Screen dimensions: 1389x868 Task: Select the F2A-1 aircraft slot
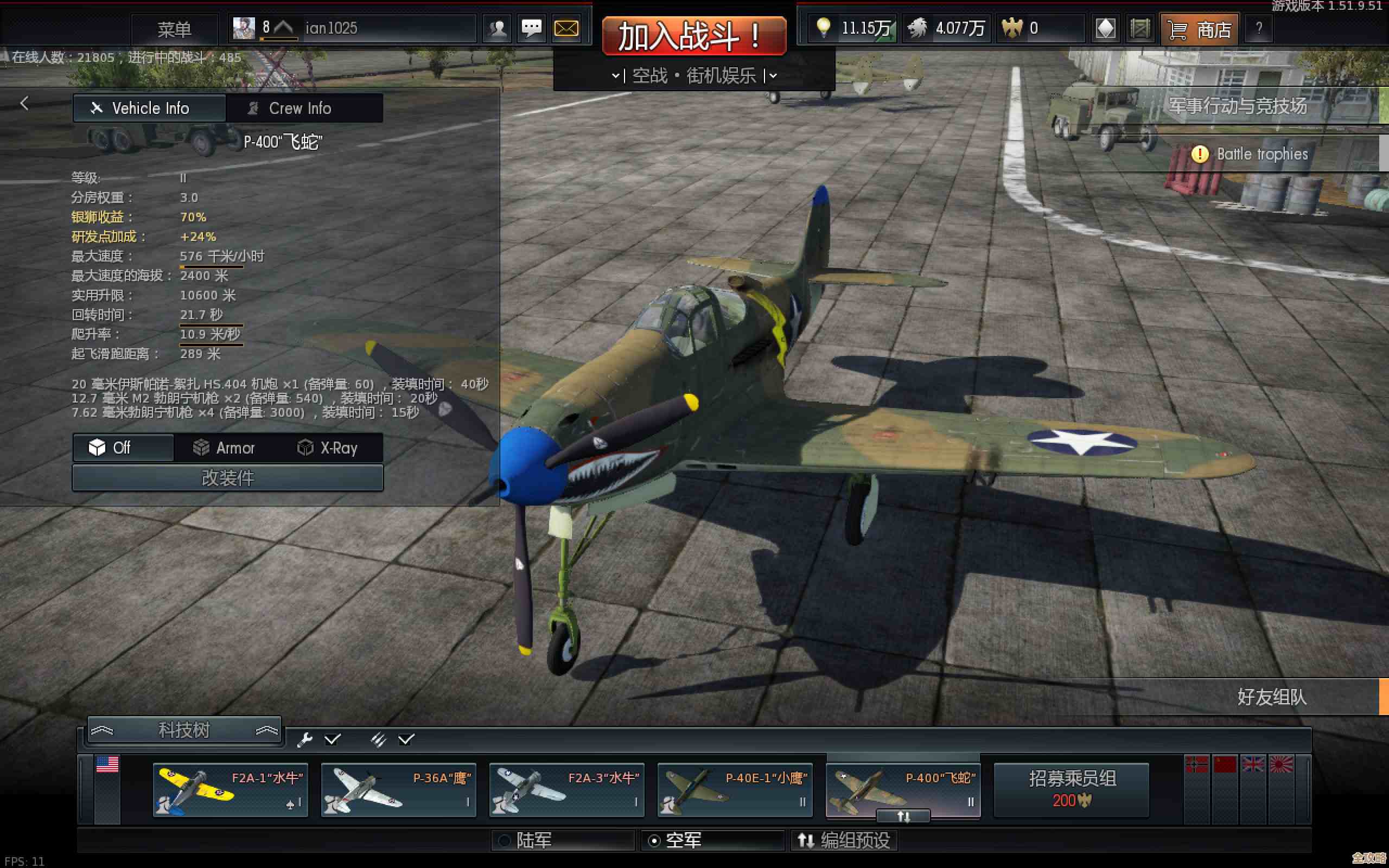230,790
